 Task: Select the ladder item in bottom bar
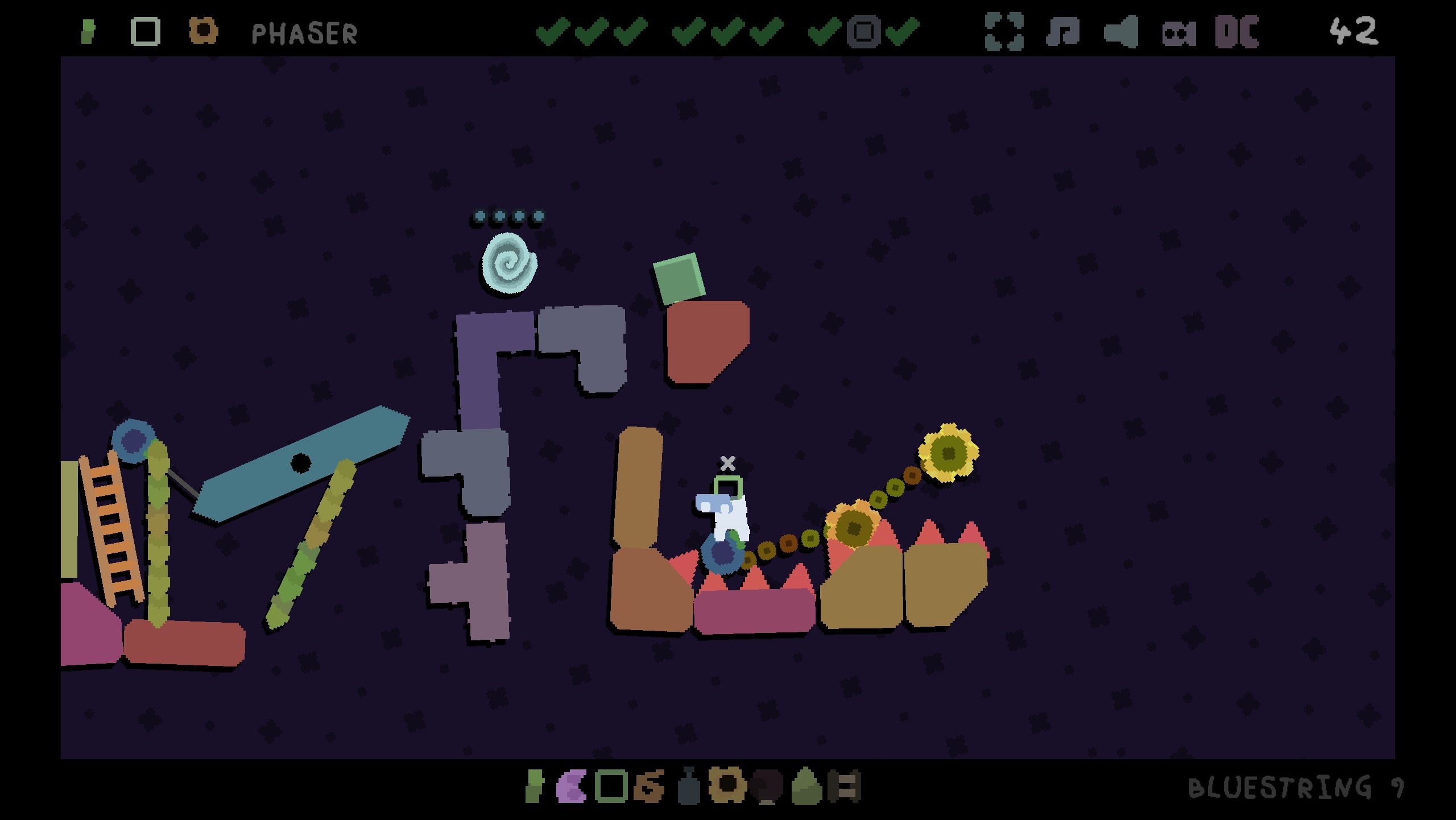tap(845, 787)
